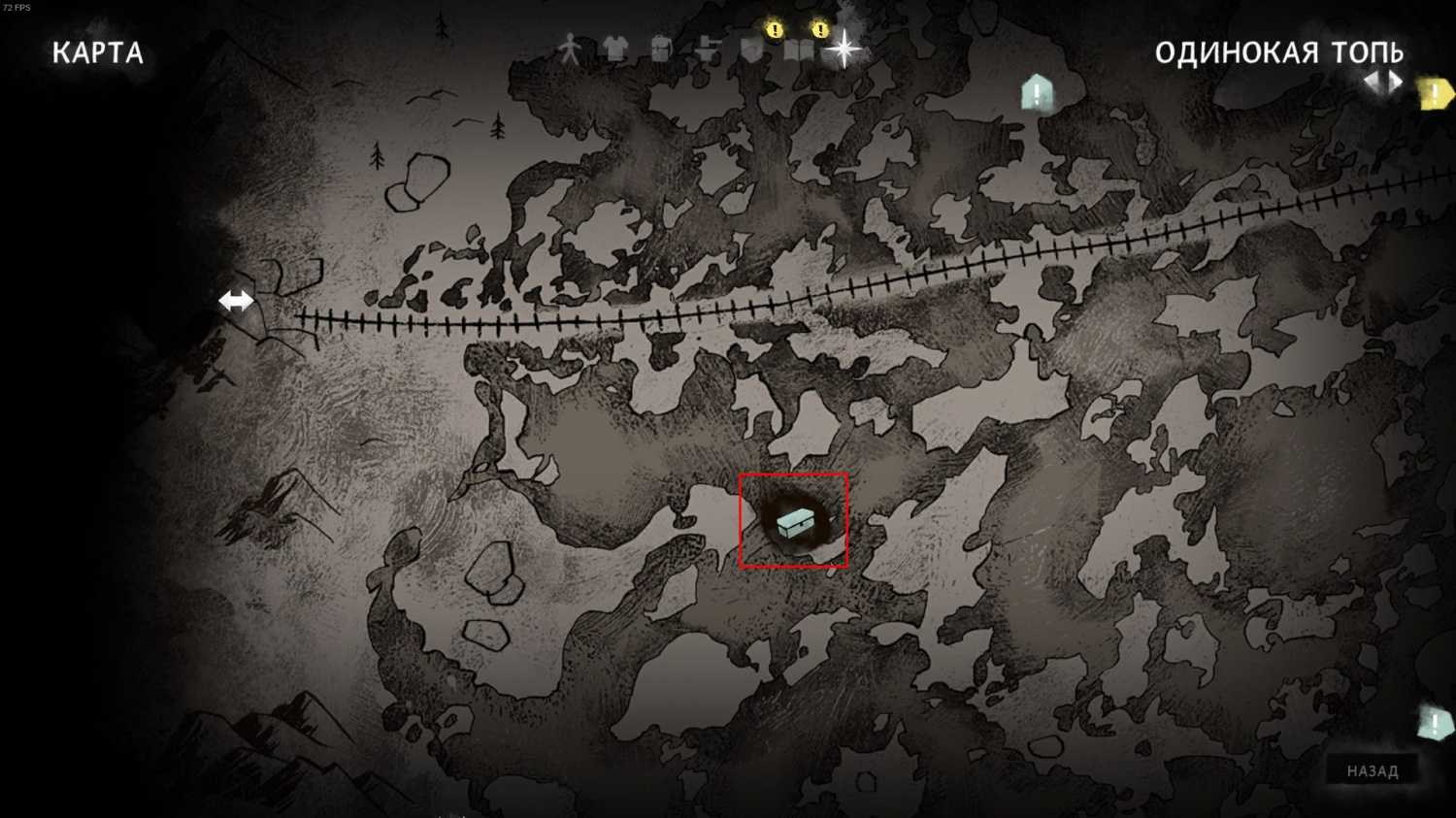
Task: Switch to previous region with left arrow
Action: [1373, 82]
